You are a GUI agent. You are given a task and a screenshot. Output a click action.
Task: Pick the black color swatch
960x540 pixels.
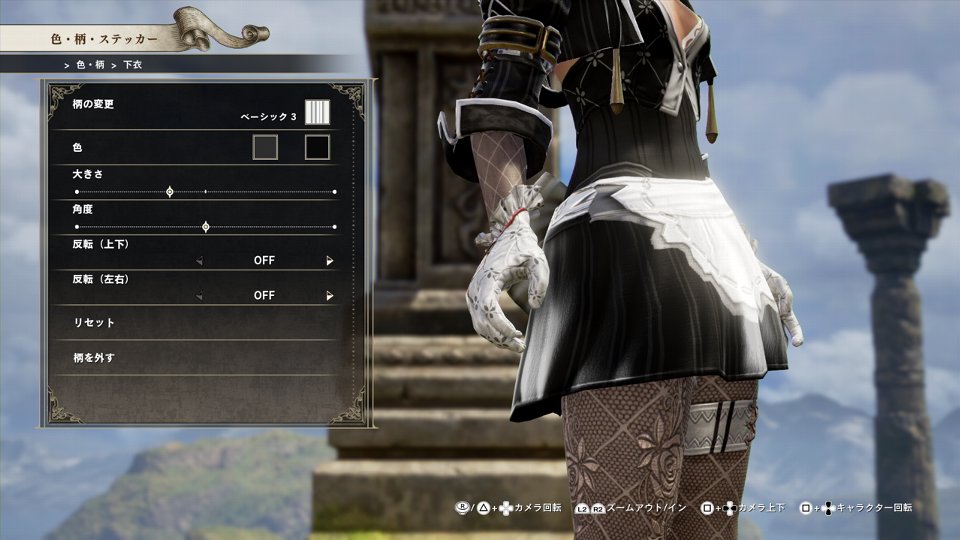317,148
